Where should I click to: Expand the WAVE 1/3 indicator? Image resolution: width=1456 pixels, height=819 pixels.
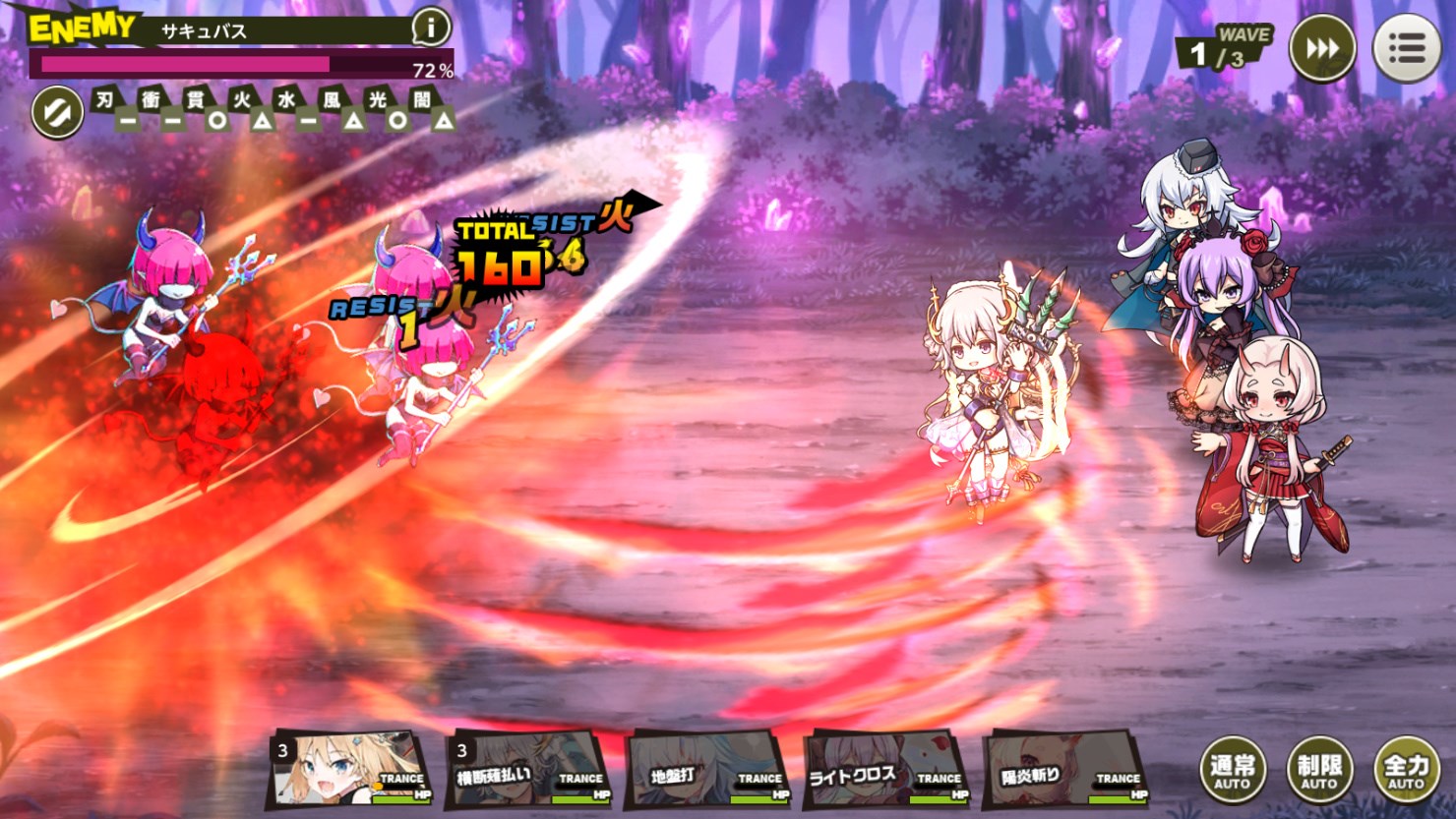1225,45
